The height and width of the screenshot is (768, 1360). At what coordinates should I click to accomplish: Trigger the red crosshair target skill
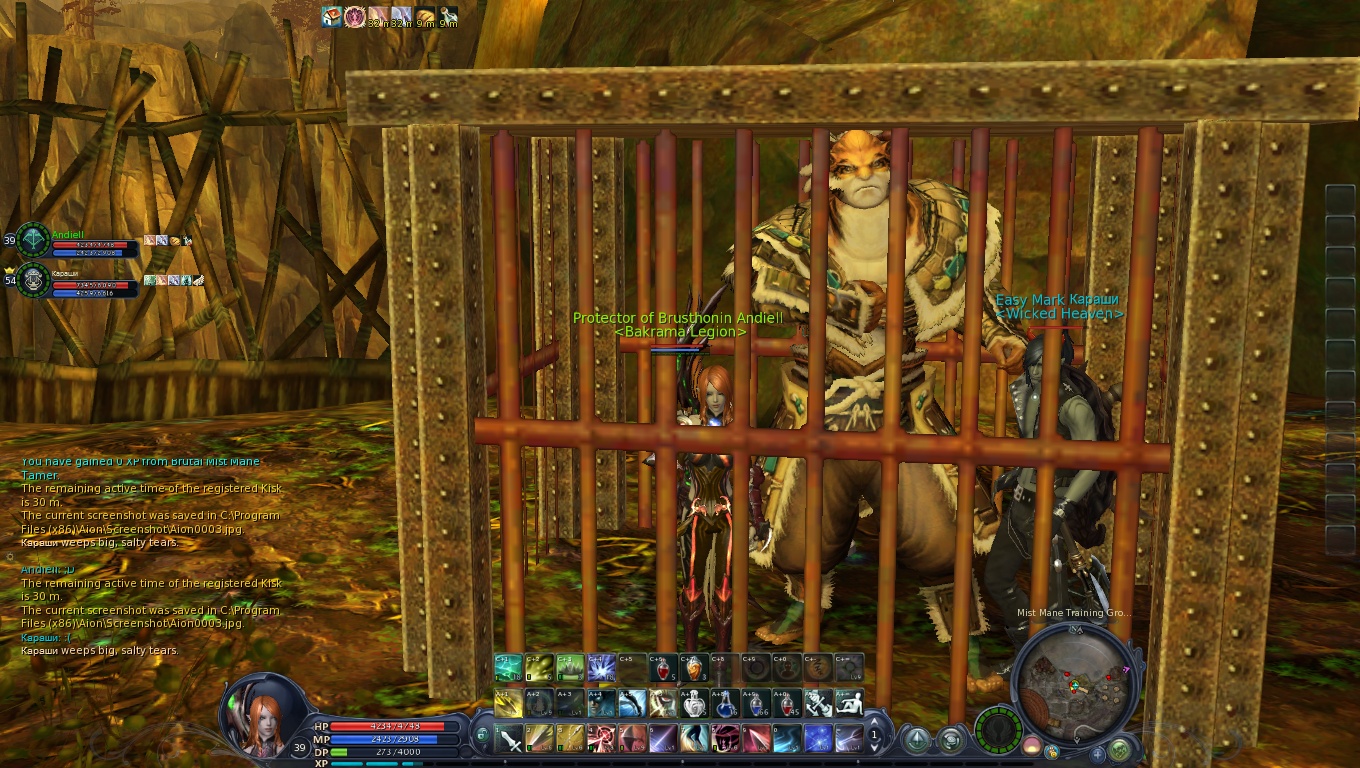tap(603, 739)
